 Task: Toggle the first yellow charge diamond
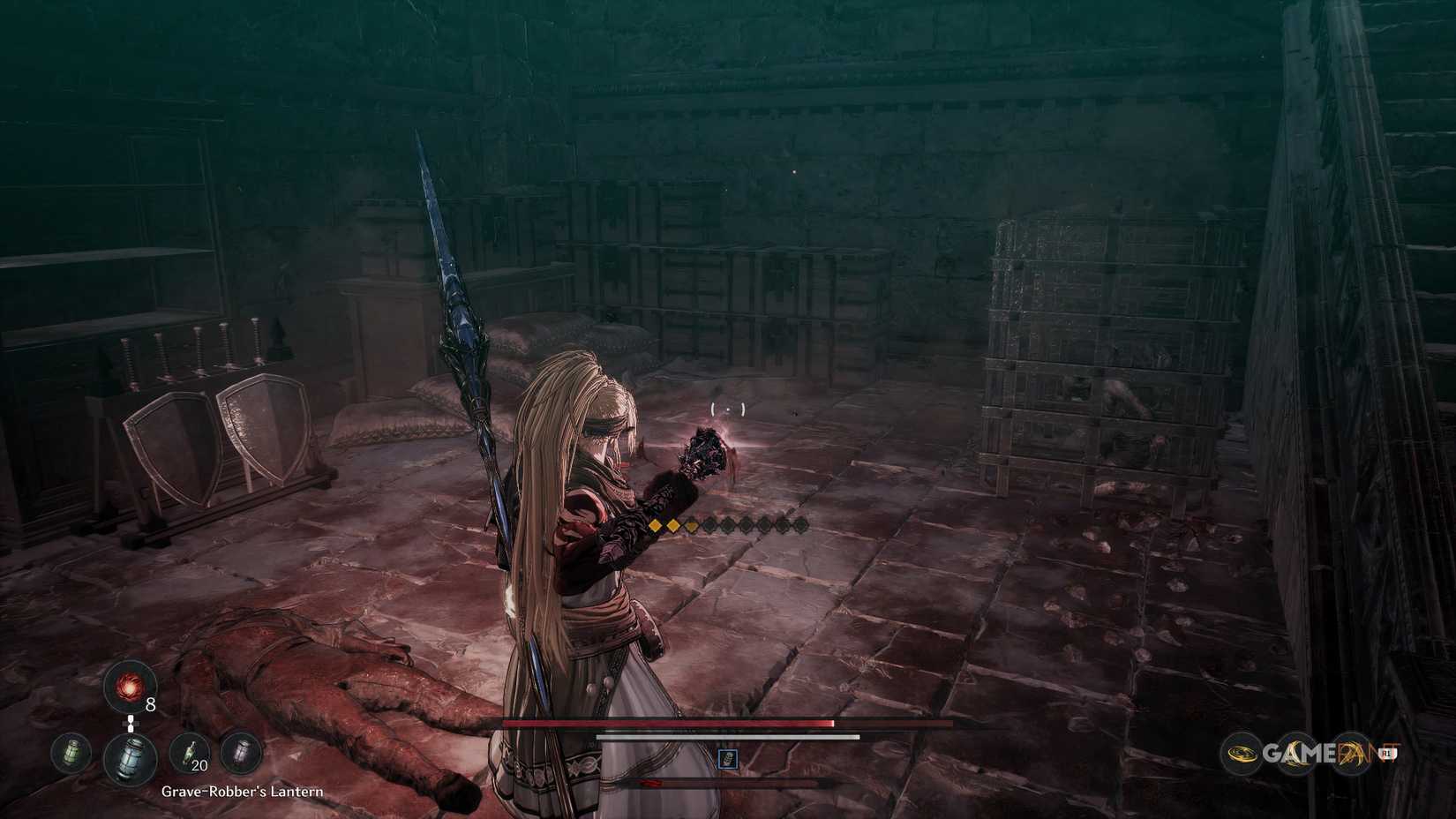(x=654, y=527)
